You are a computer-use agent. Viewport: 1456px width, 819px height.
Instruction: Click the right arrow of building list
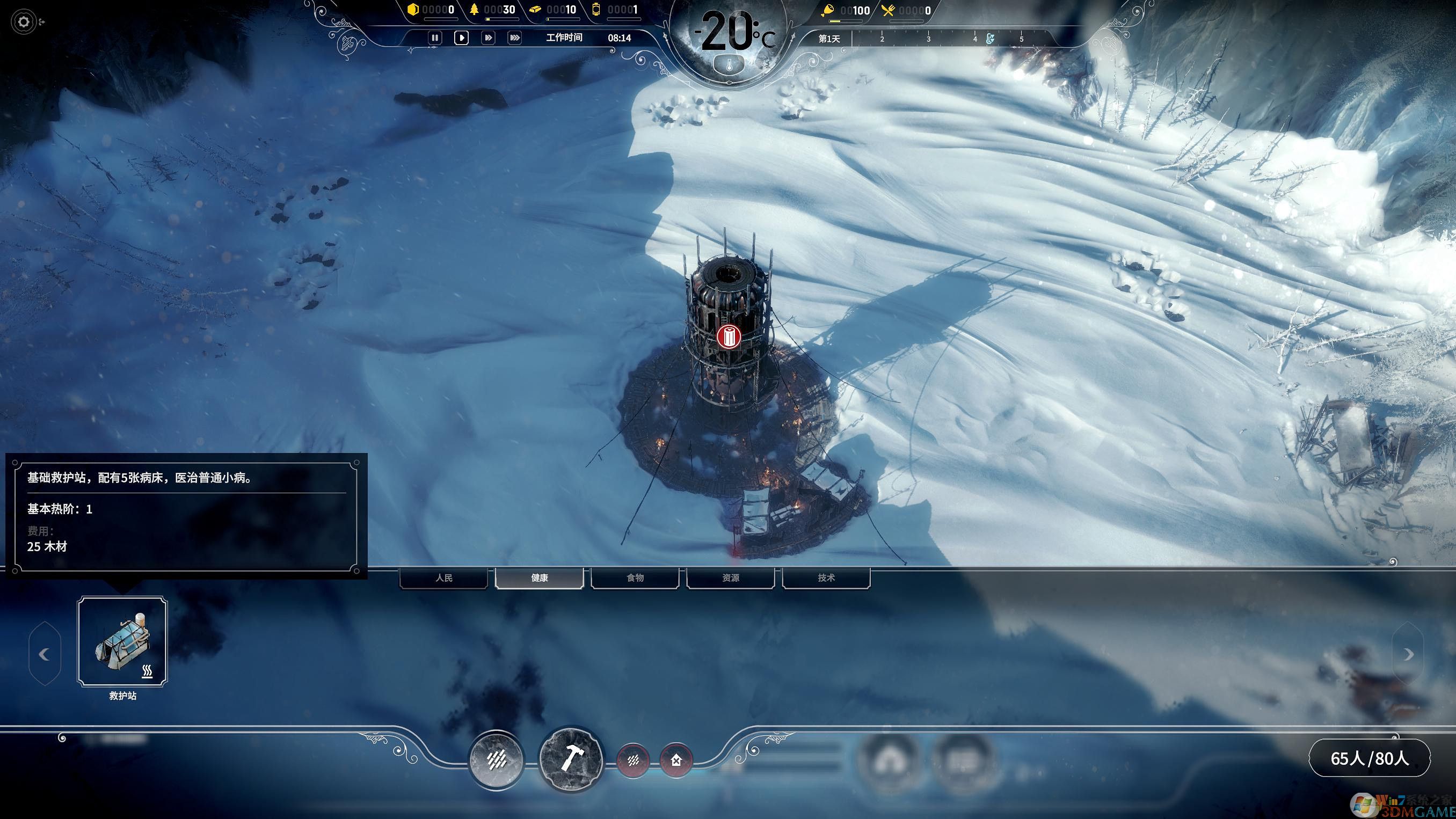[x=1408, y=654]
